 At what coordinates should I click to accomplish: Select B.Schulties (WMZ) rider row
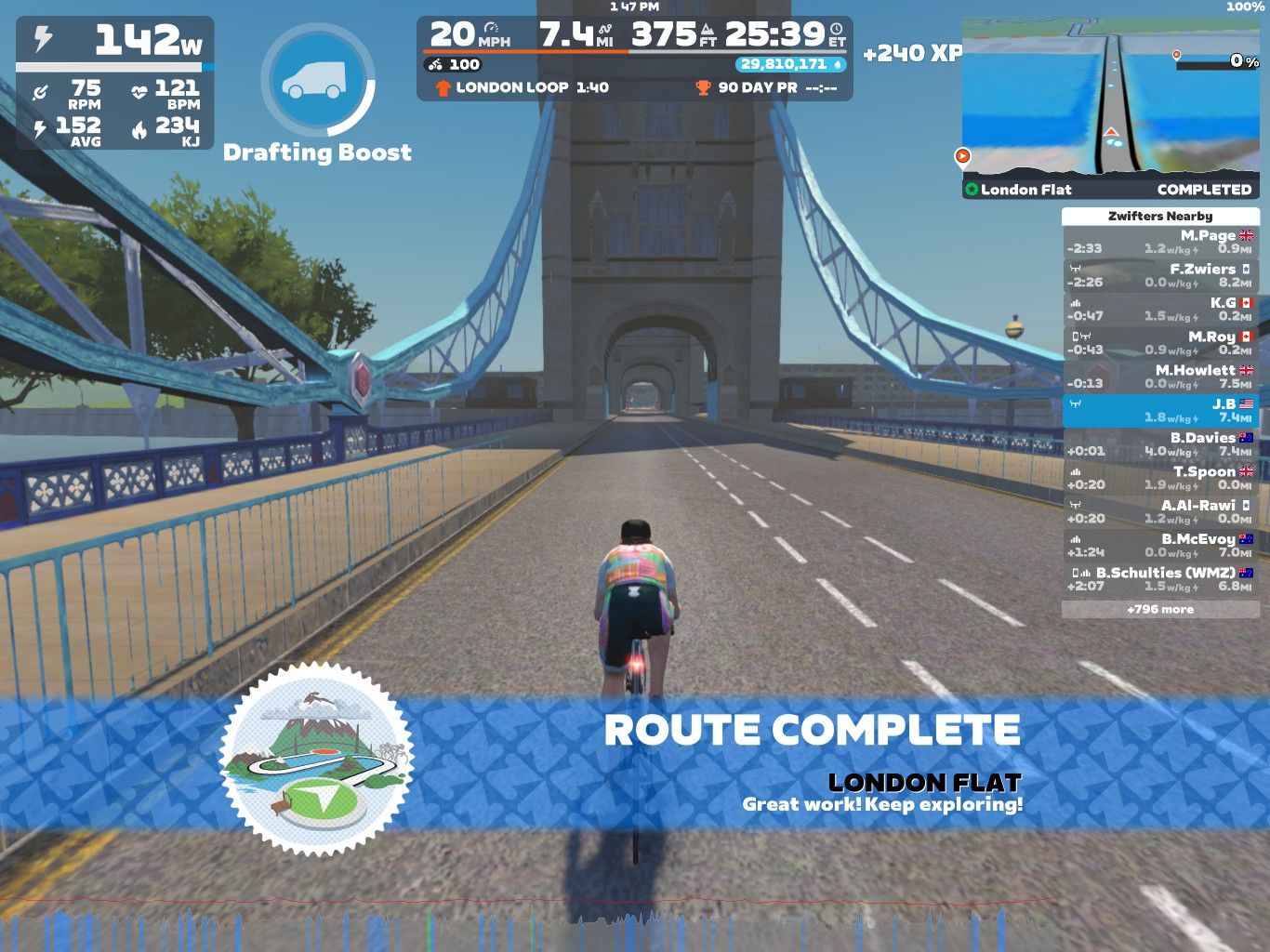(x=1160, y=578)
